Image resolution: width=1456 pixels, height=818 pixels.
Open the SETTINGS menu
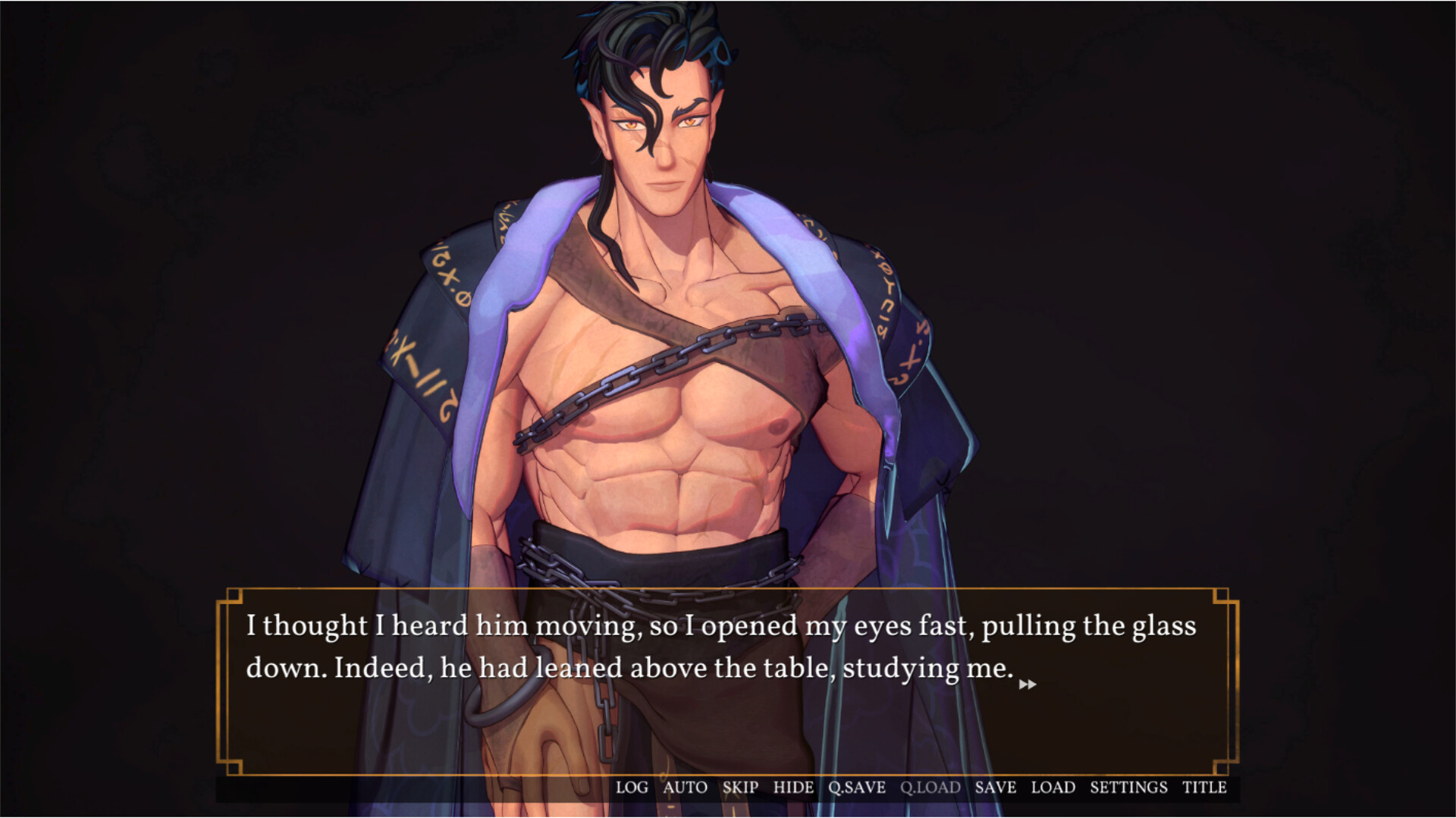[1129, 788]
